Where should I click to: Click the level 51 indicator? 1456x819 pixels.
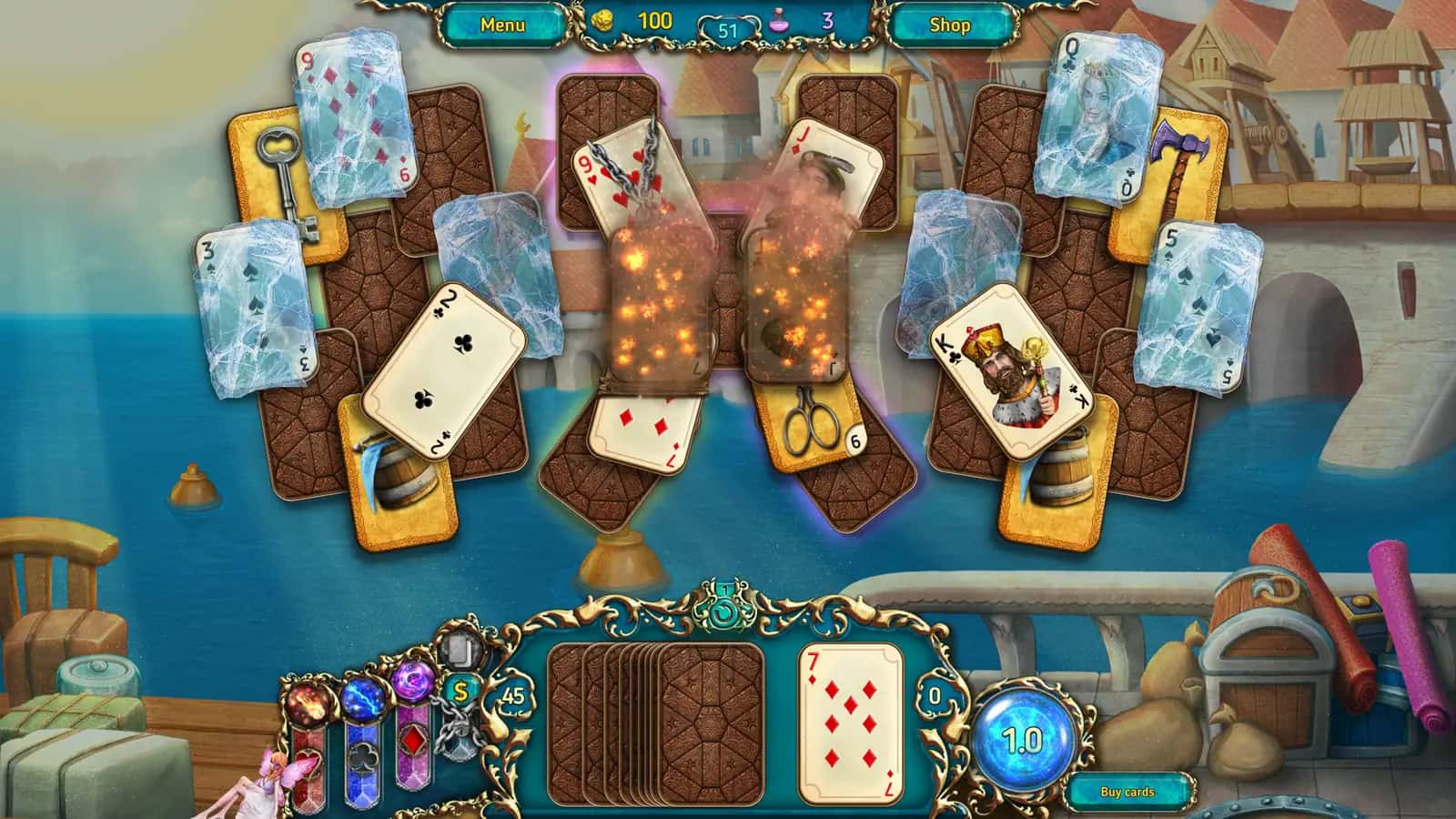726,30
